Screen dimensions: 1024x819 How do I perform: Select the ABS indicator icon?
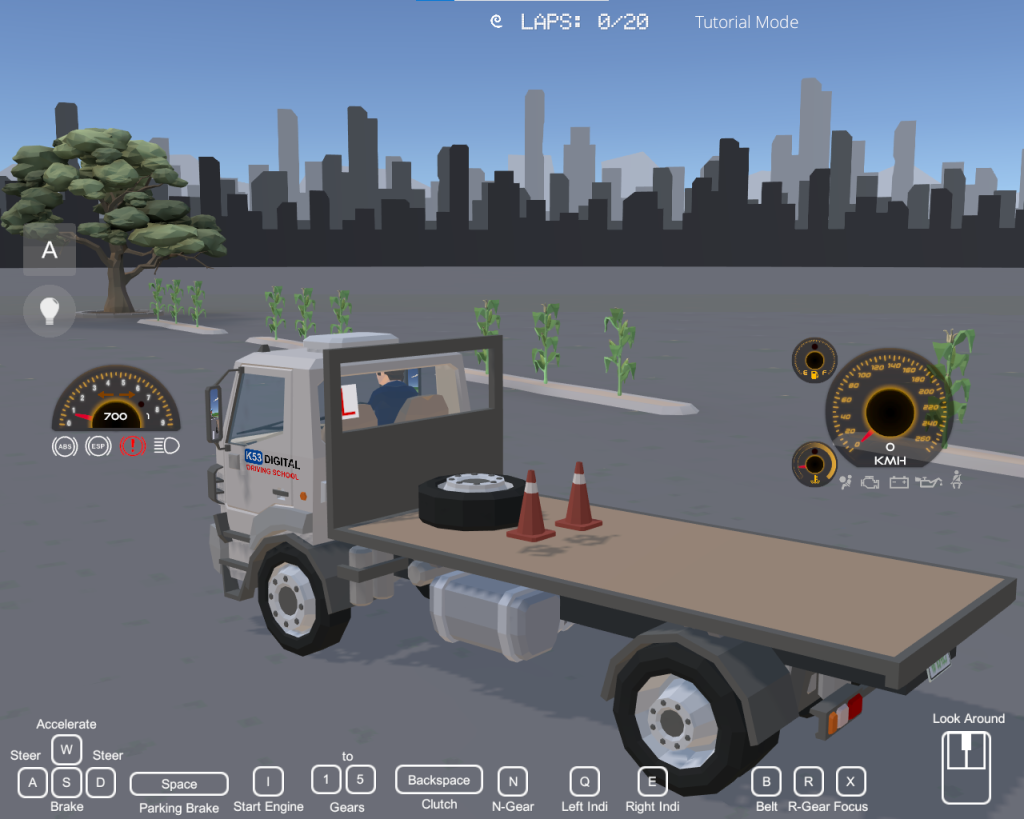coord(65,446)
